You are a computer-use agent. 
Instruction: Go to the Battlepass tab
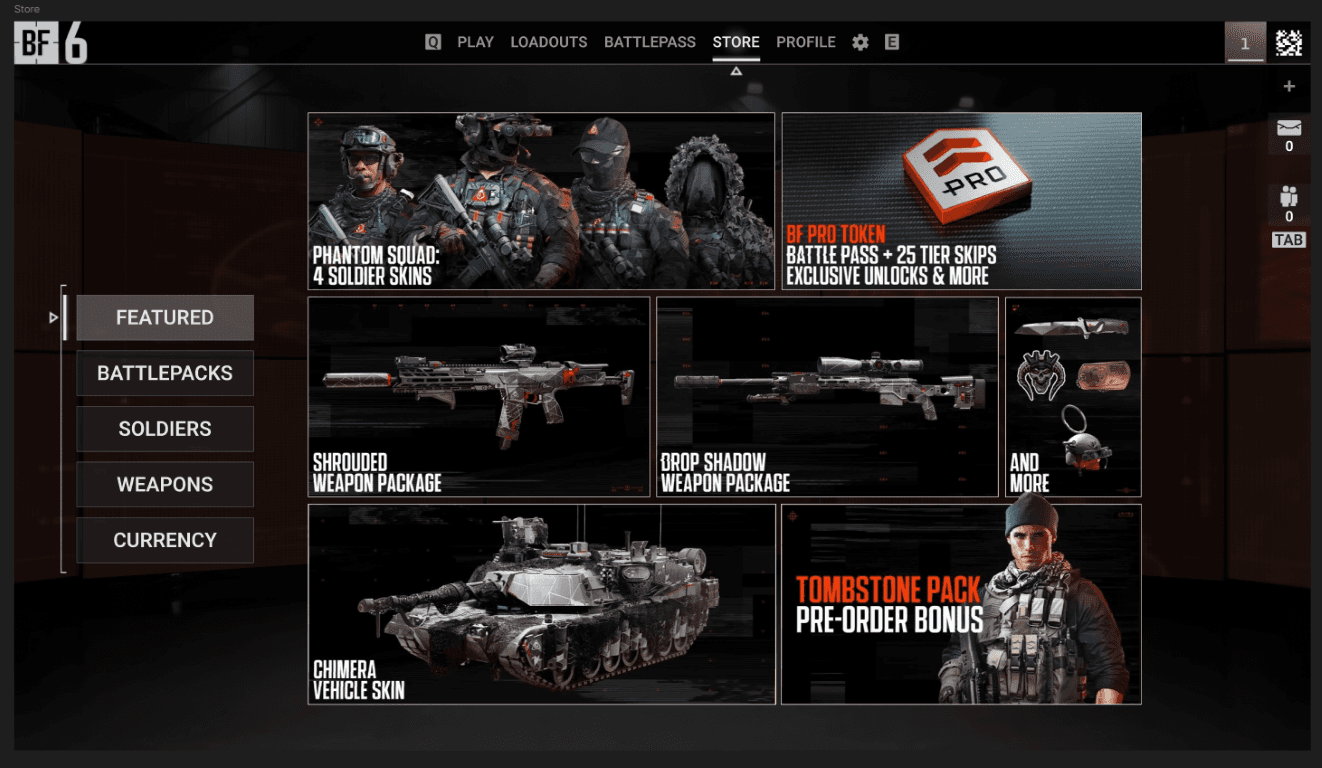[x=649, y=42]
